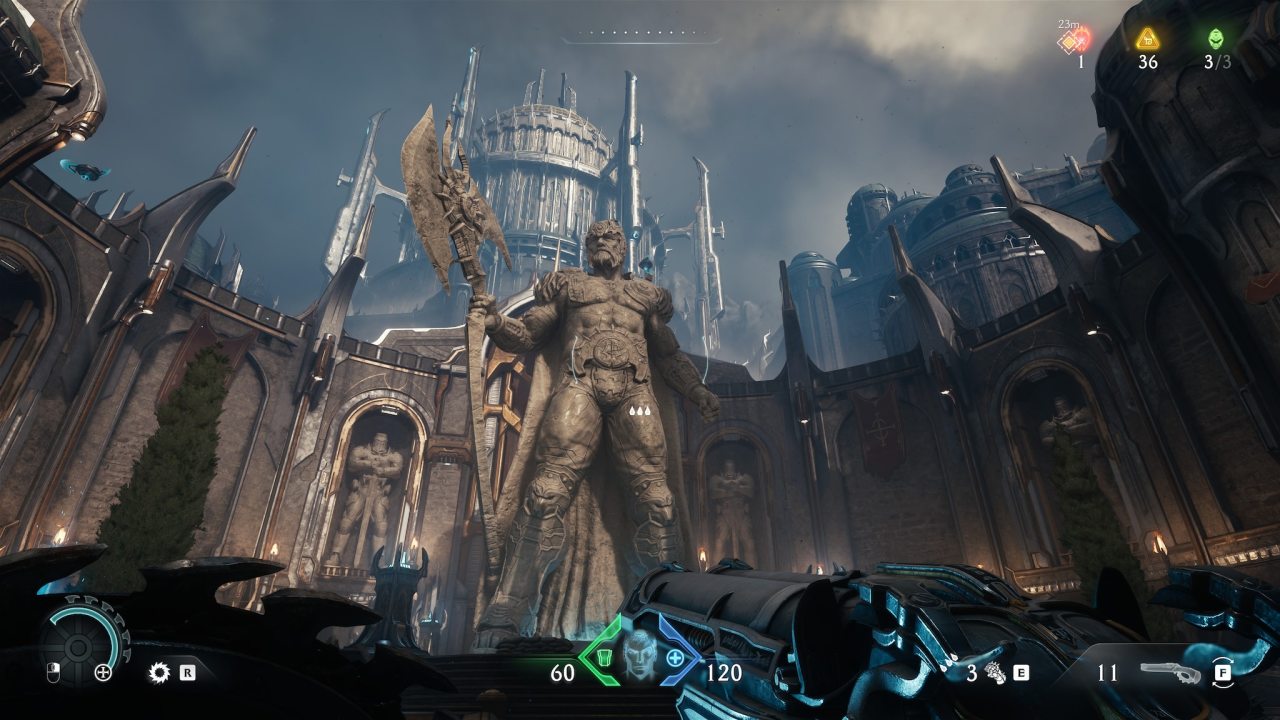Viewport: 1280px width, 720px height.
Task: Select the green healing elixir icon
Action: point(1215,39)
